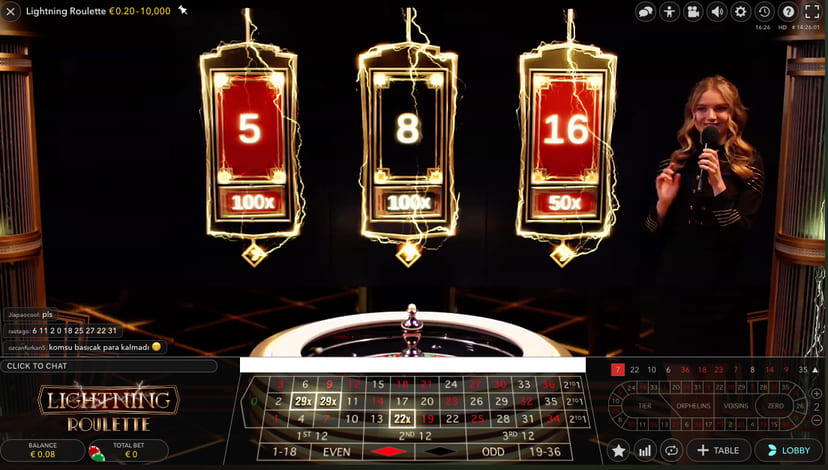Open the settings gear icon
828x470 pixels.
pos(741,12)
